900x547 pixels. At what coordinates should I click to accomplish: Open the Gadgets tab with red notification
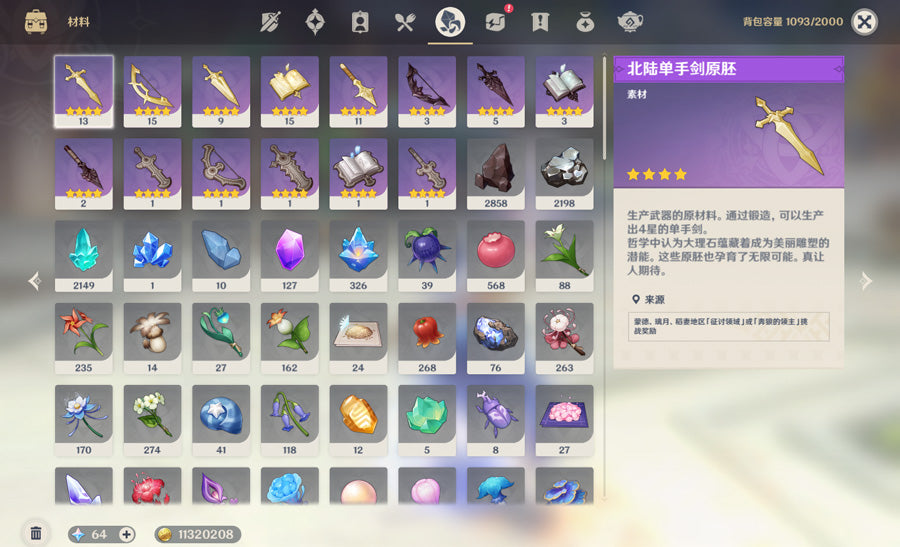coord(495,22)
